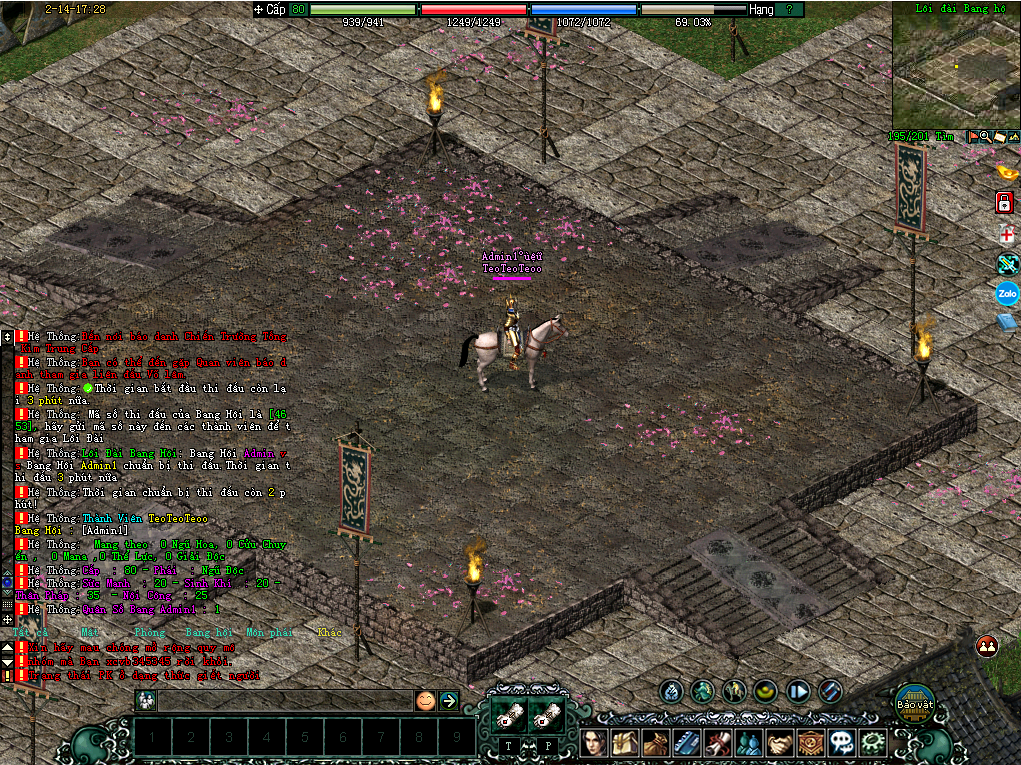The image size is (1021, 765).
Task: Open the Zalo shortcut icon
Action: [x=1006, y=294]
